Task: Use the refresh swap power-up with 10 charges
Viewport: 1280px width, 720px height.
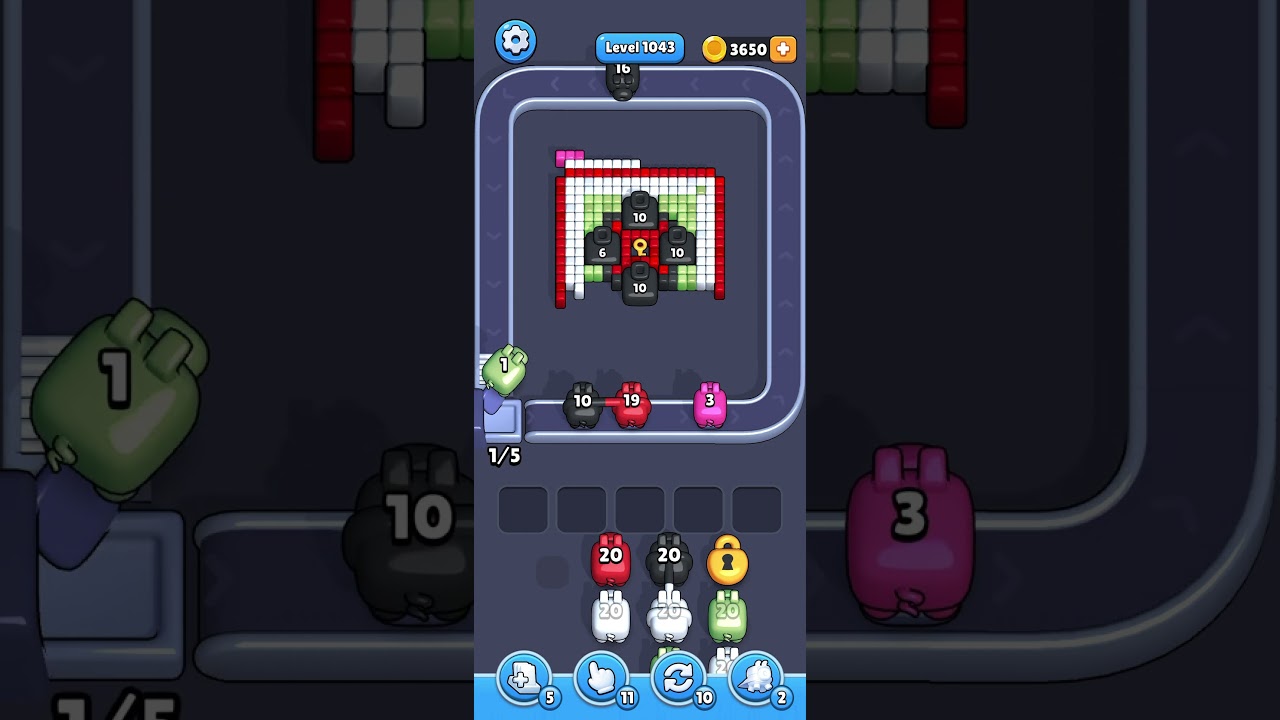Action: coord(679,677)
